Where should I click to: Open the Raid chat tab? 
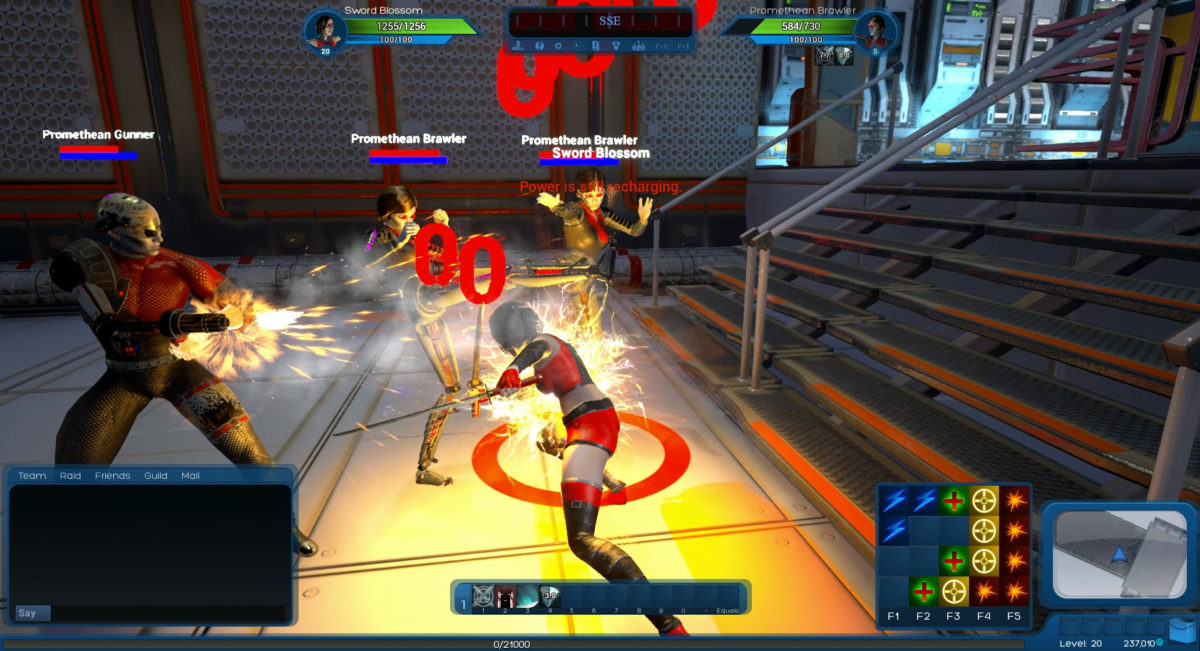(x=70, y=476)
